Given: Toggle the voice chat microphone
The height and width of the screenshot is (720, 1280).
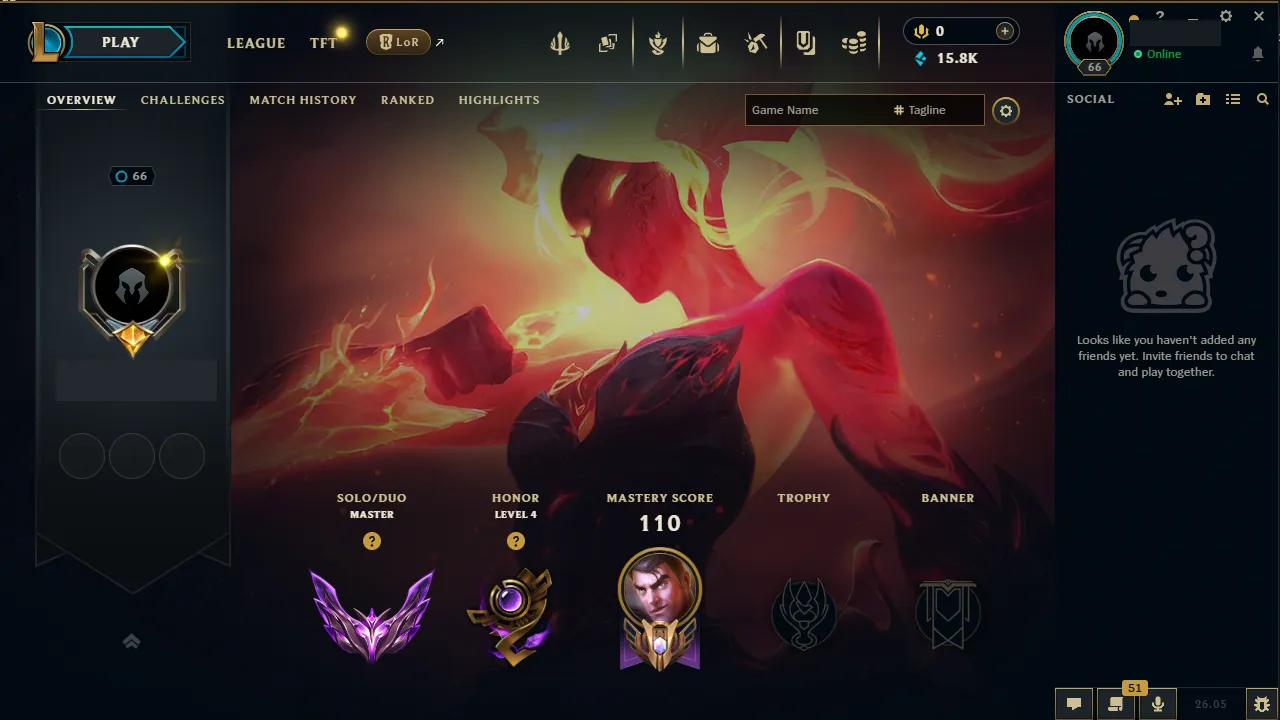Looking at the screenshot, I should tap(1157, 703).
